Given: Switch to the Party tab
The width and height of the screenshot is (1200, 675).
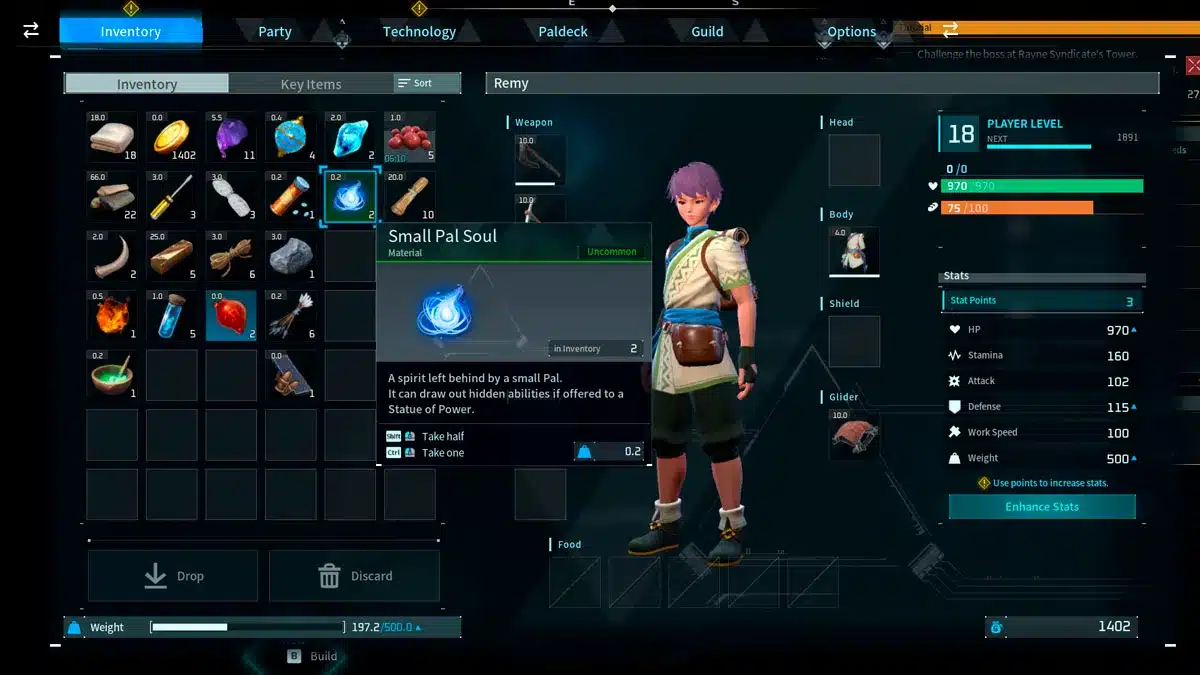Looking at the screenshot, I should (275, 32).
